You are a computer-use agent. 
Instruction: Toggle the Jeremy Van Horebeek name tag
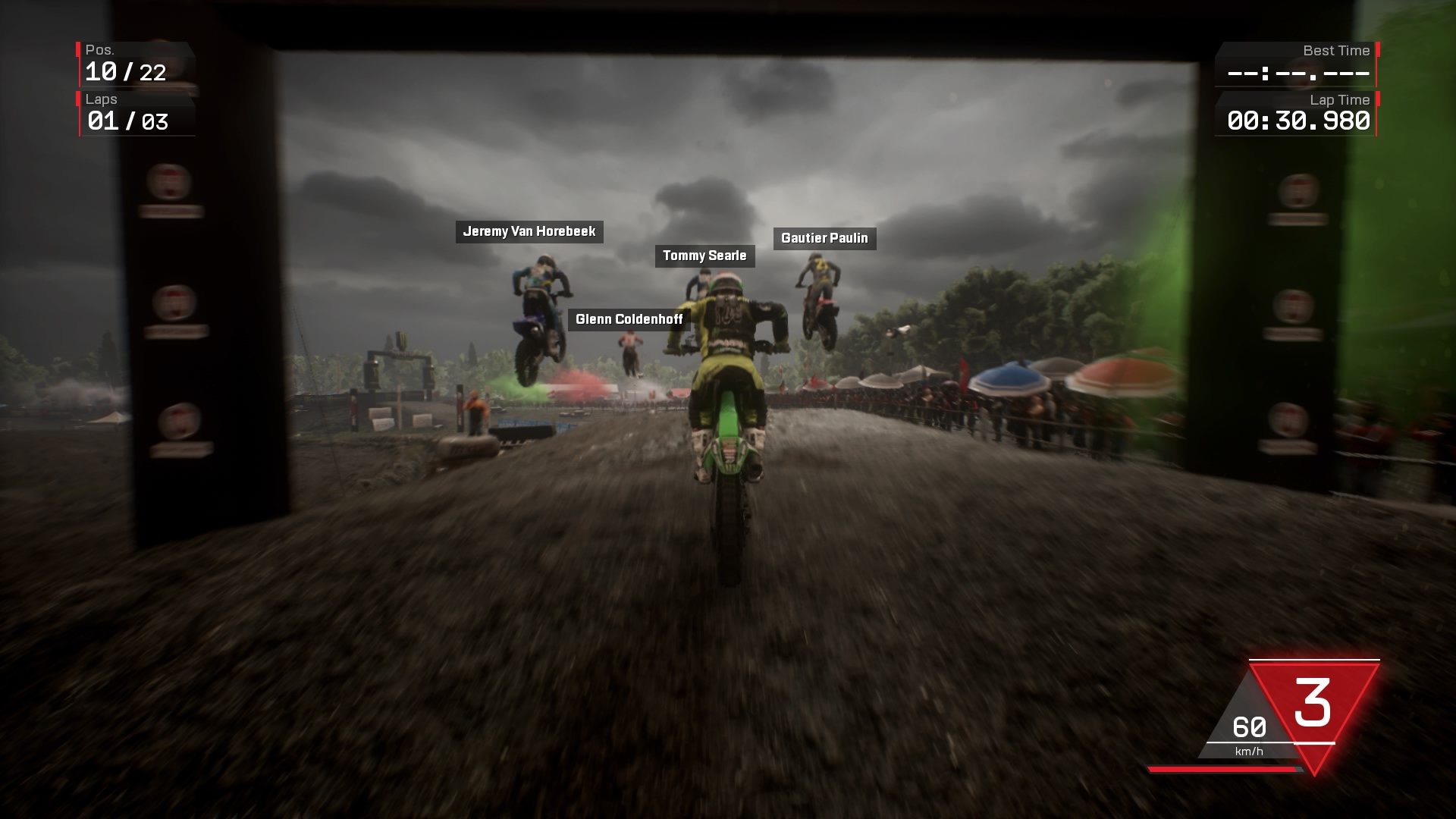tap(530, 232)
